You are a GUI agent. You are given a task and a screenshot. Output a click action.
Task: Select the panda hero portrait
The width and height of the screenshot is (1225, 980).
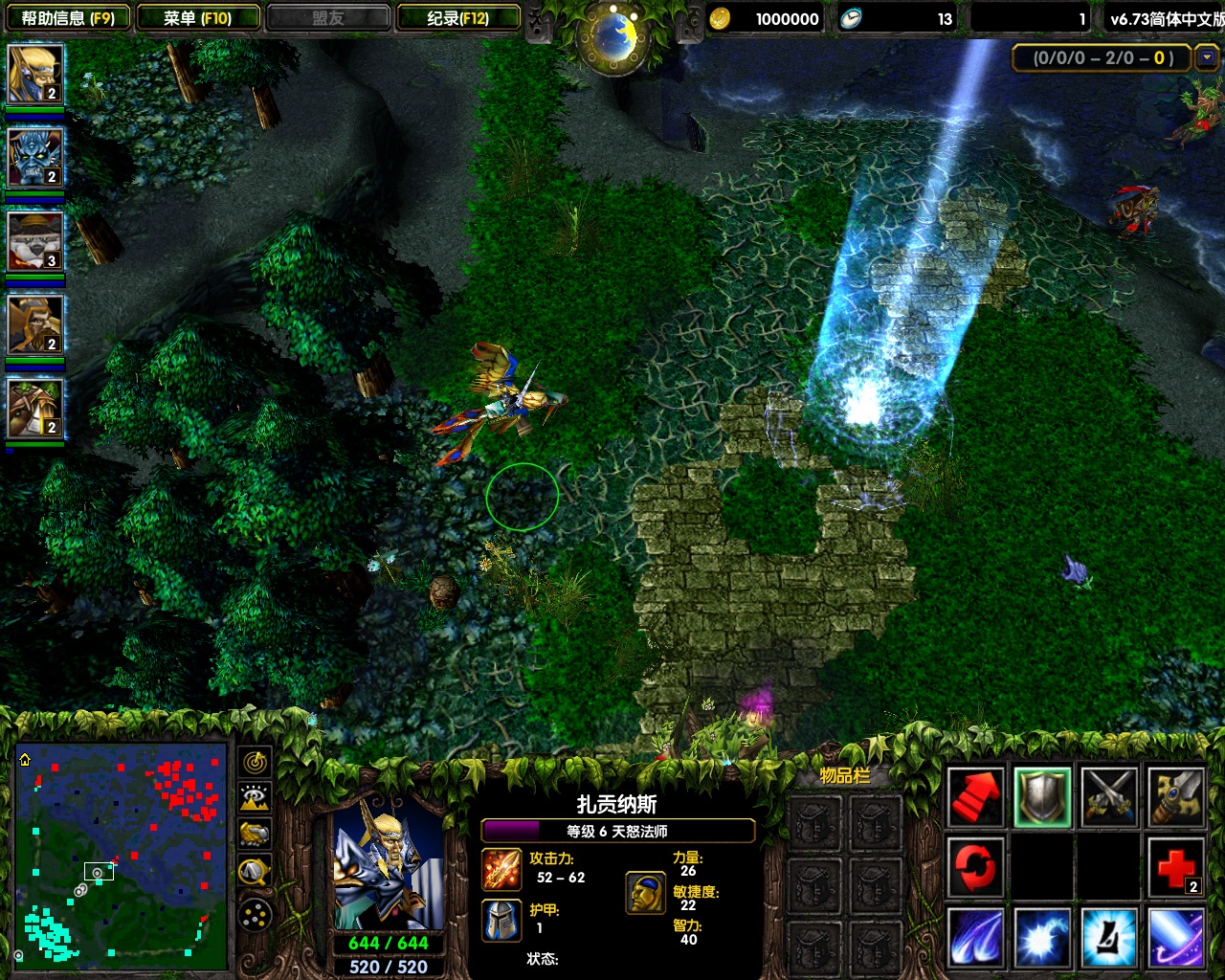pos(35,240)
